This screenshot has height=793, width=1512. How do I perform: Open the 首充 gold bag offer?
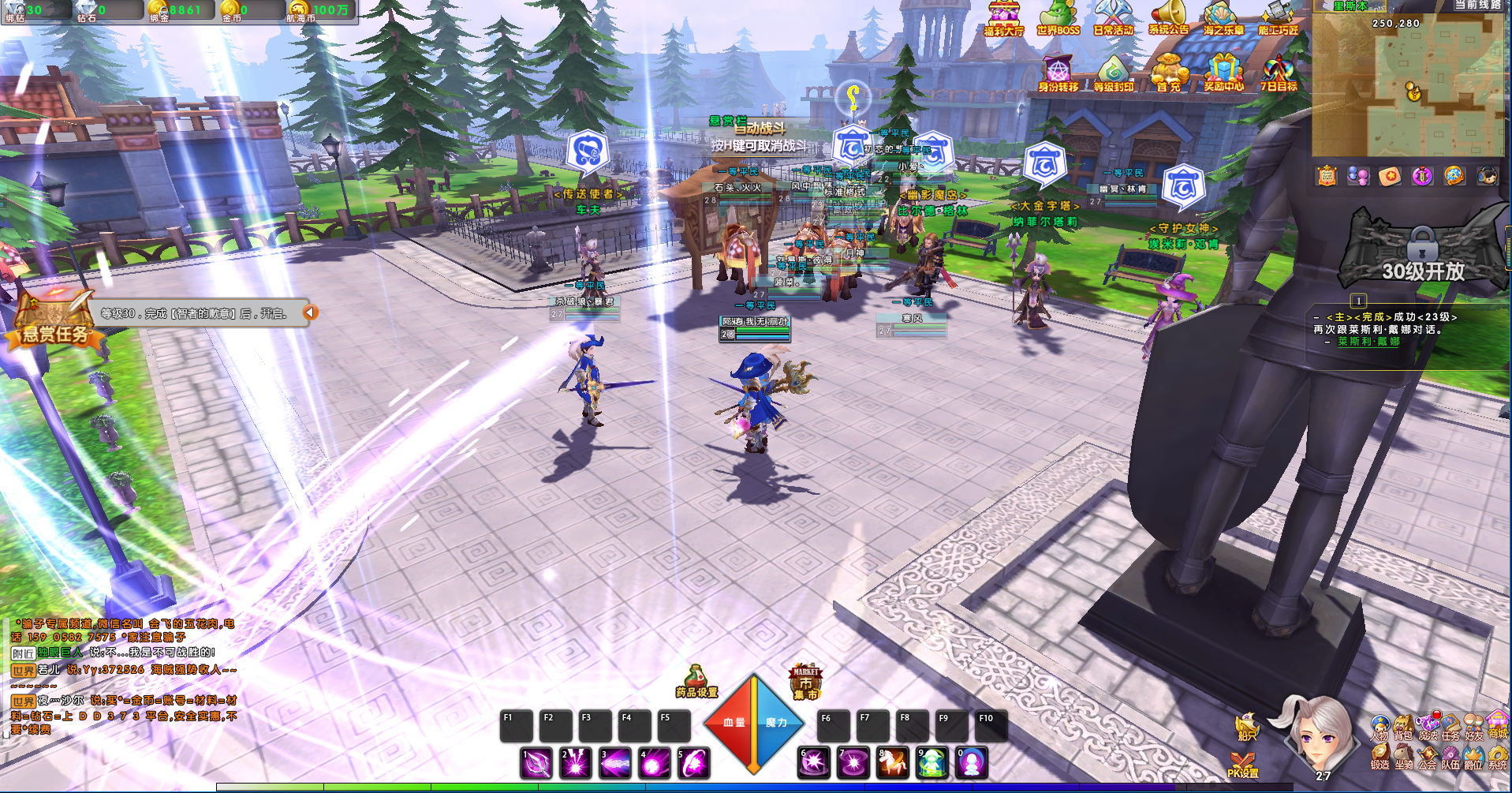pyautogui.click(x=1168, y=73)
